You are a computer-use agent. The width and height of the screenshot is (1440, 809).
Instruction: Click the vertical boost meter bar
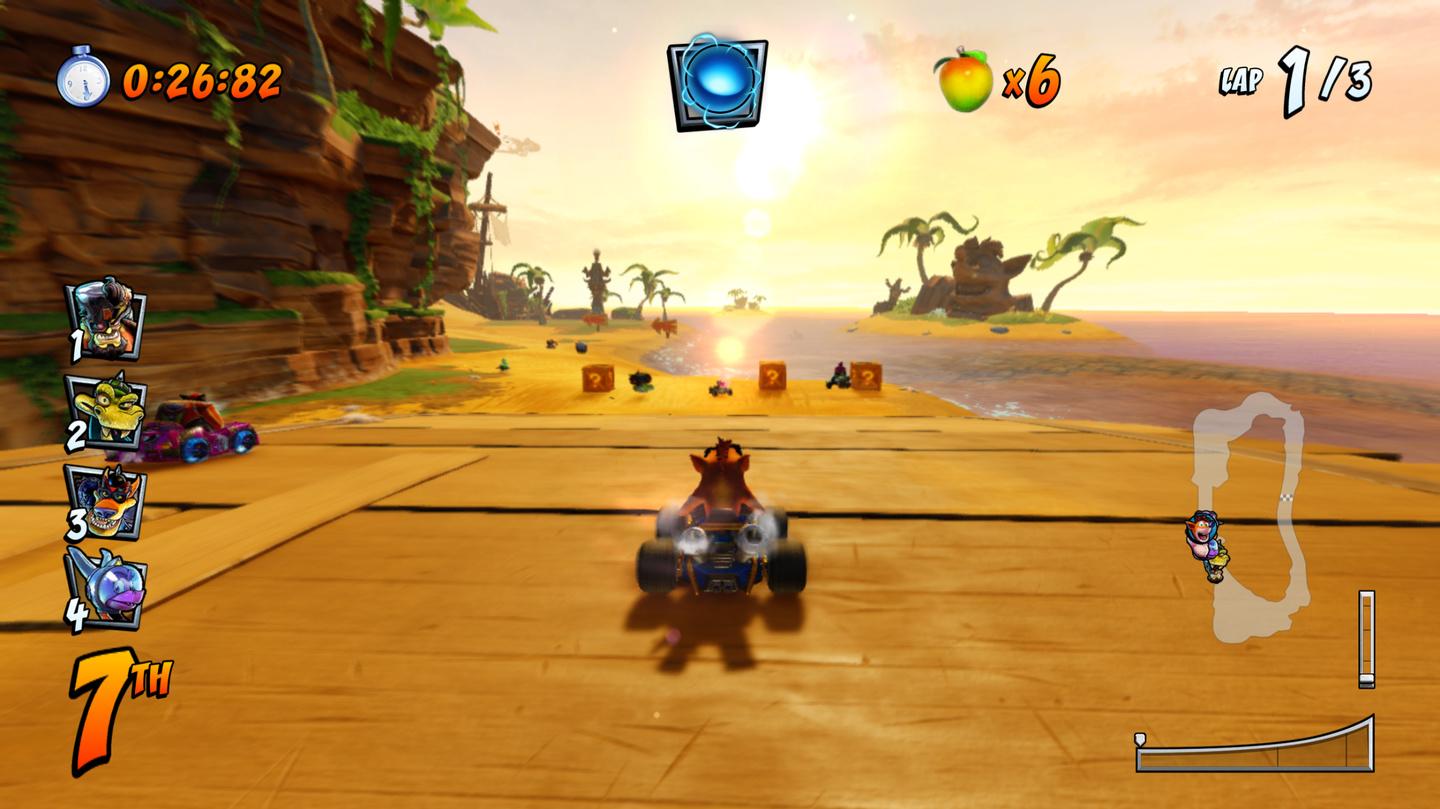point(1366,640)
